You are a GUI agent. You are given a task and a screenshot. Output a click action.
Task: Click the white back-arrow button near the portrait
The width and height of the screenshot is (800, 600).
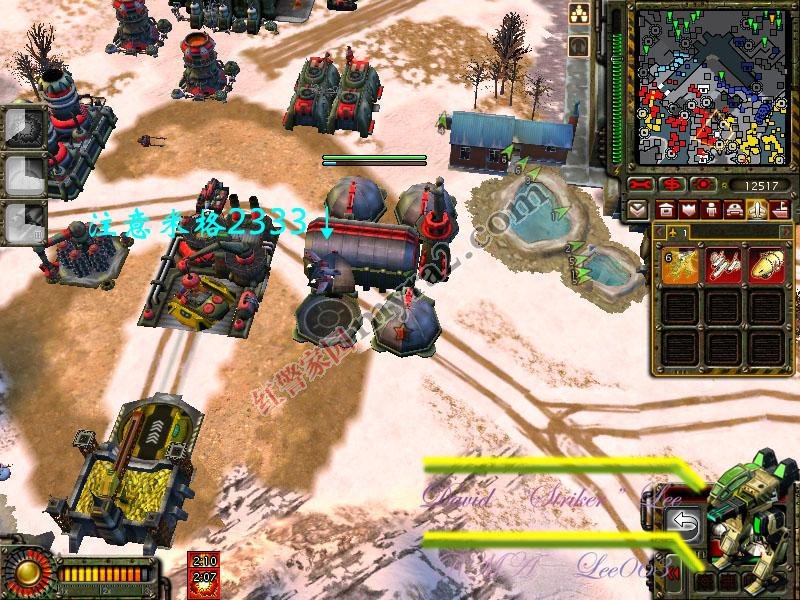685,521
